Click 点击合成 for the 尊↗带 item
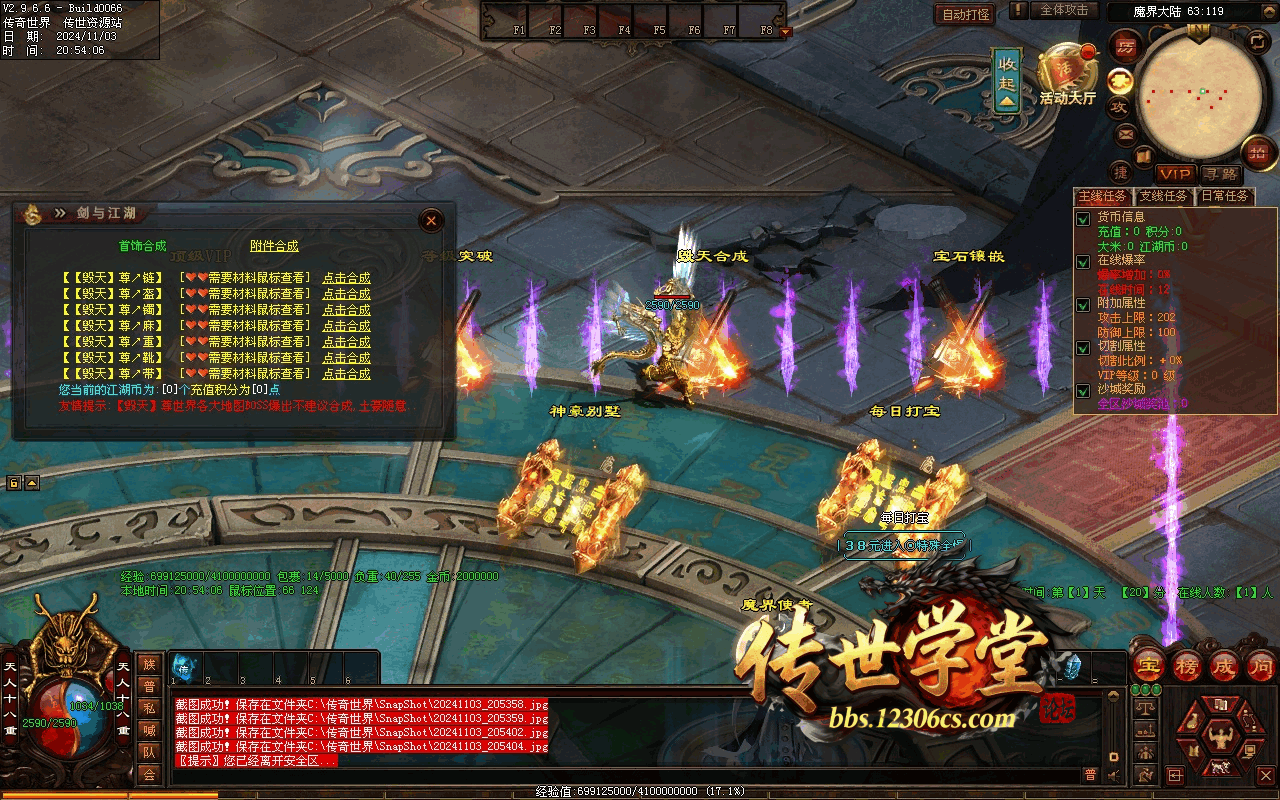 346,374
